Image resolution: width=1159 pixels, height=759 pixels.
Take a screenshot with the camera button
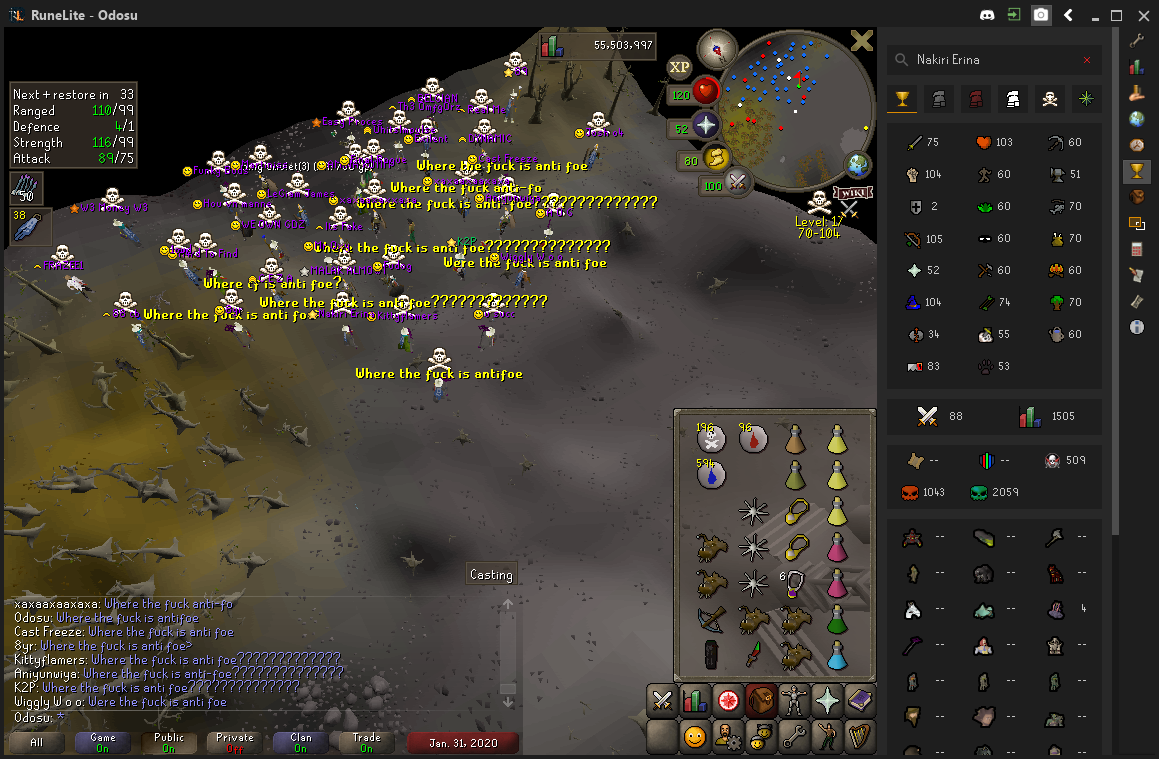point(1041,15)
